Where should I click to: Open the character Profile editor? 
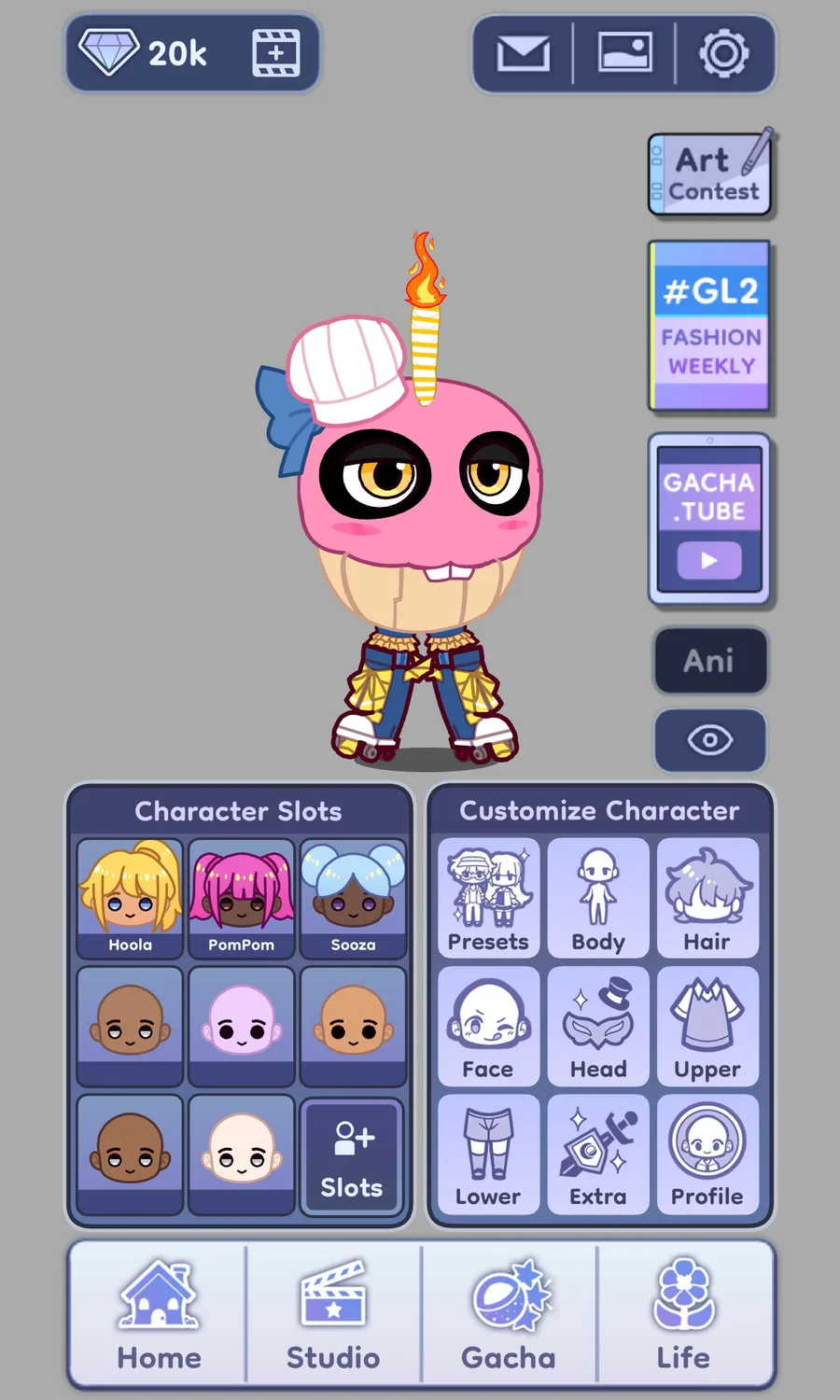click(707, 1155)
